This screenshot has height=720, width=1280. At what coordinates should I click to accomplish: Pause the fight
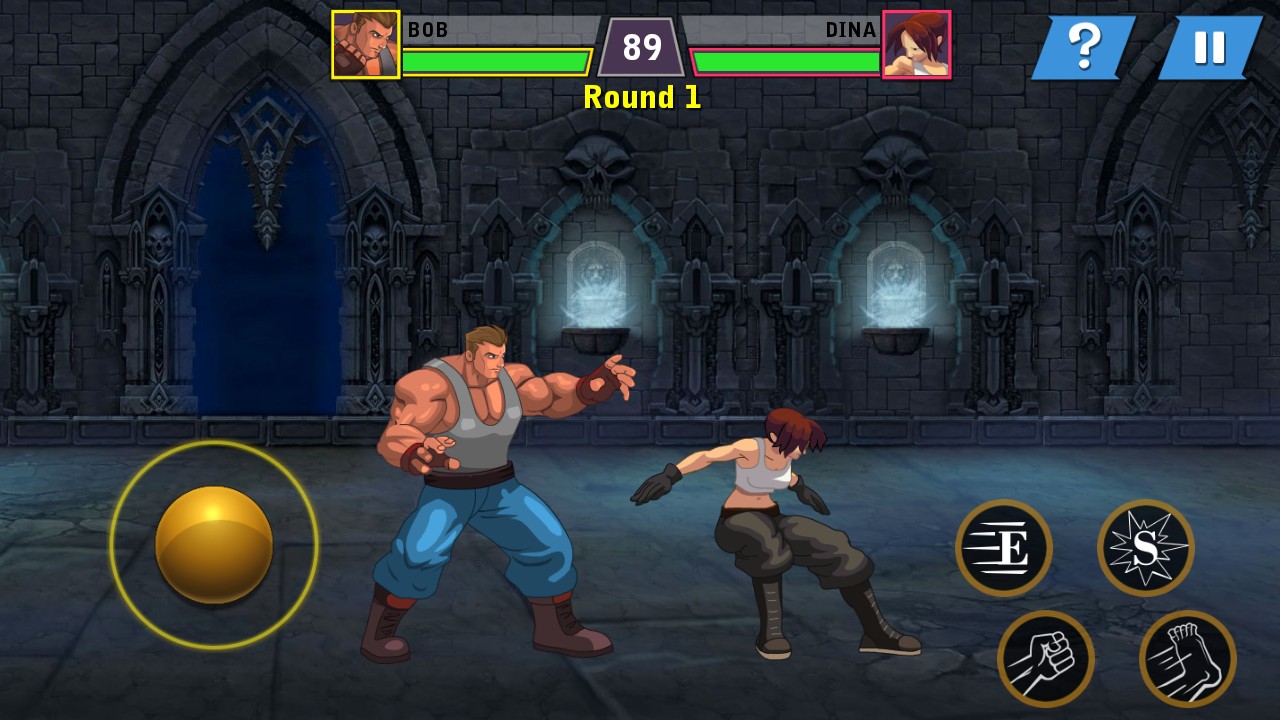pyautogui.click(x=1210, y=47)
